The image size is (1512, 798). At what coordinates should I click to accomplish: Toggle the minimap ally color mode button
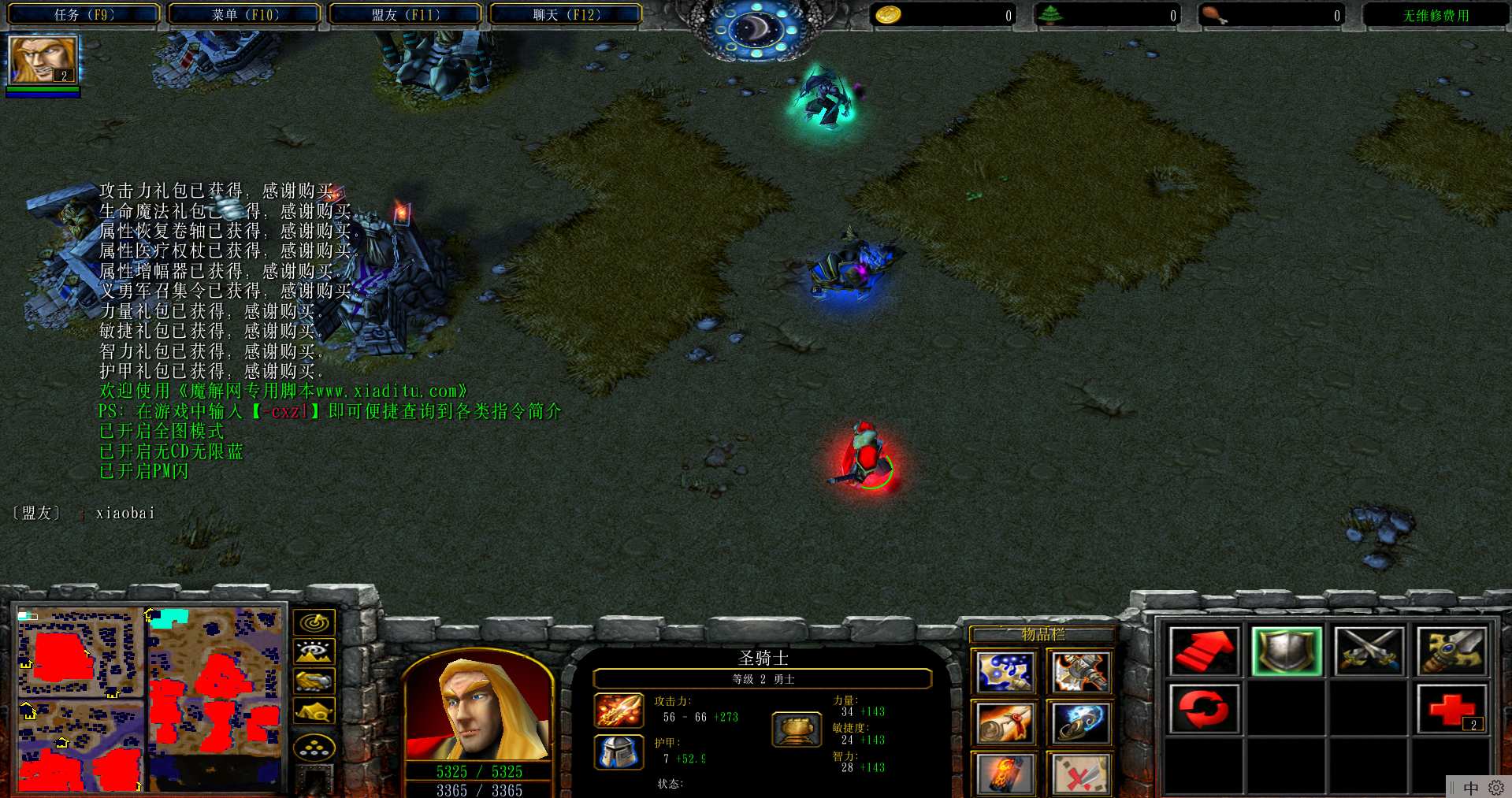coord(314,681)
